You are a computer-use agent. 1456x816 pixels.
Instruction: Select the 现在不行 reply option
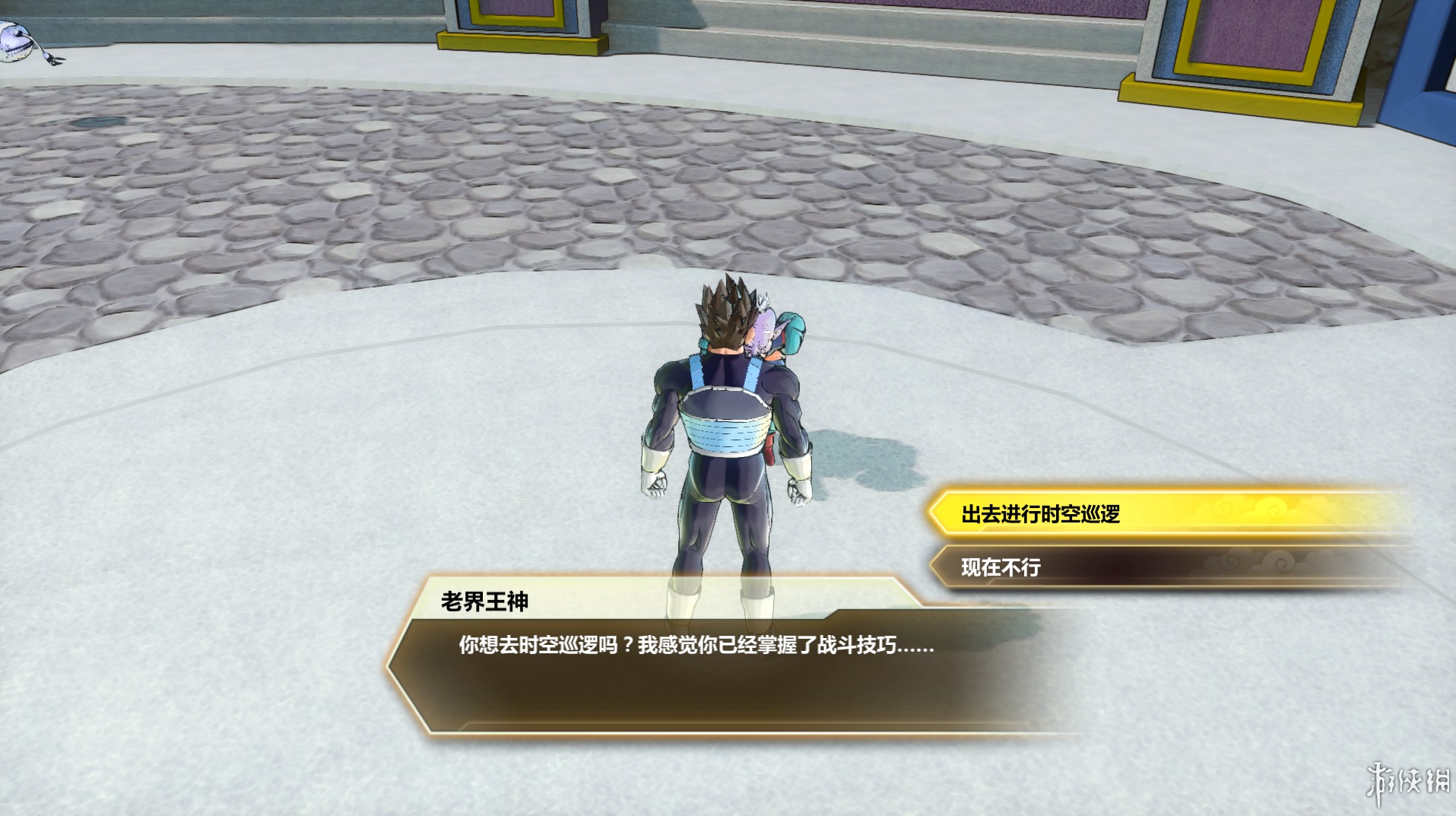(1001, 567)
